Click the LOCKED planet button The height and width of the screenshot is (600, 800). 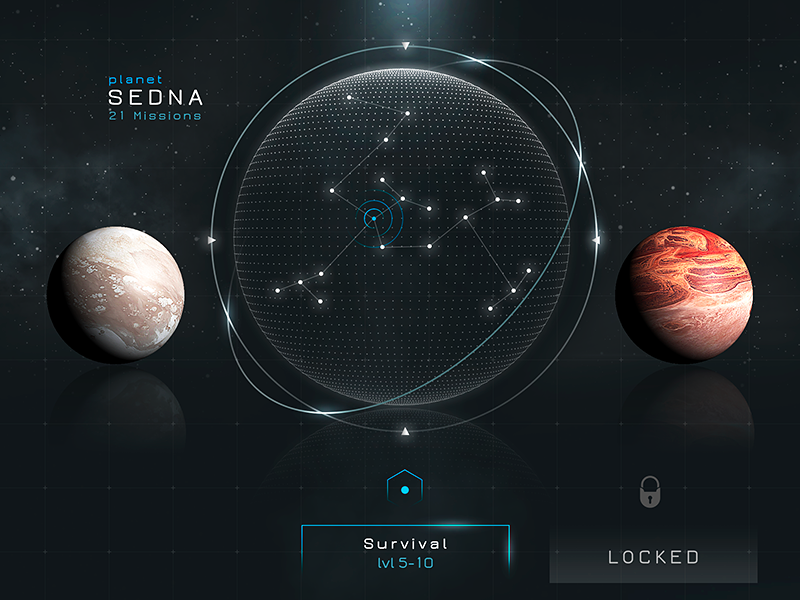coord(654,557)
